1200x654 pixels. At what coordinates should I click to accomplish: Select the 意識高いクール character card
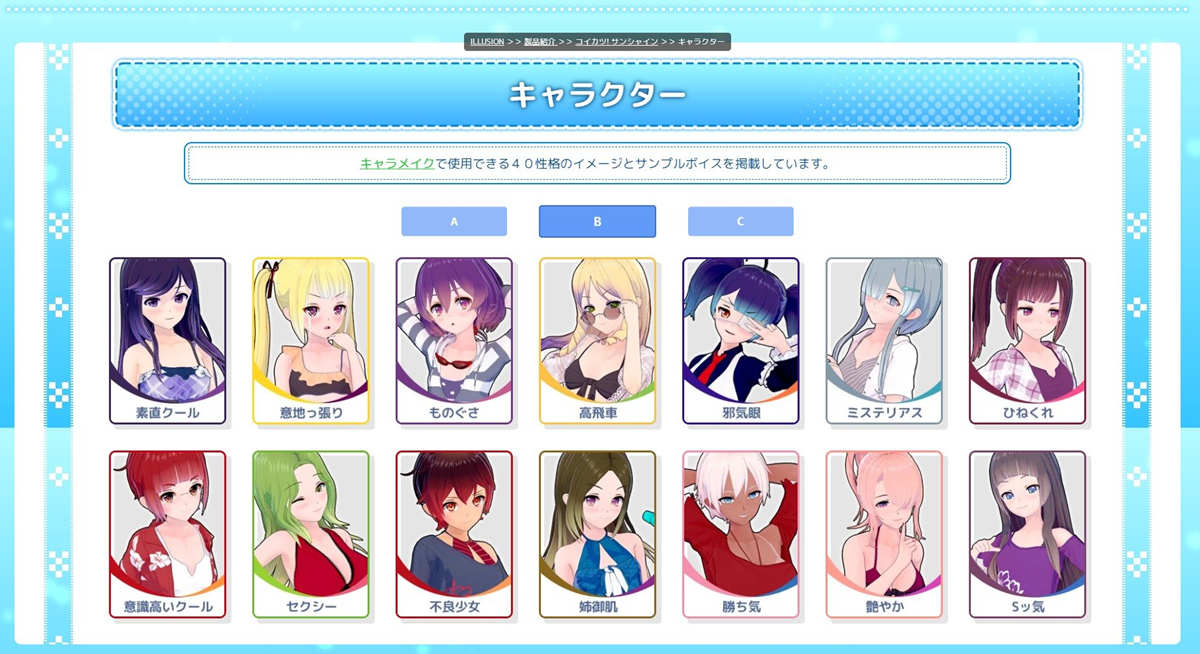point(167,533)
